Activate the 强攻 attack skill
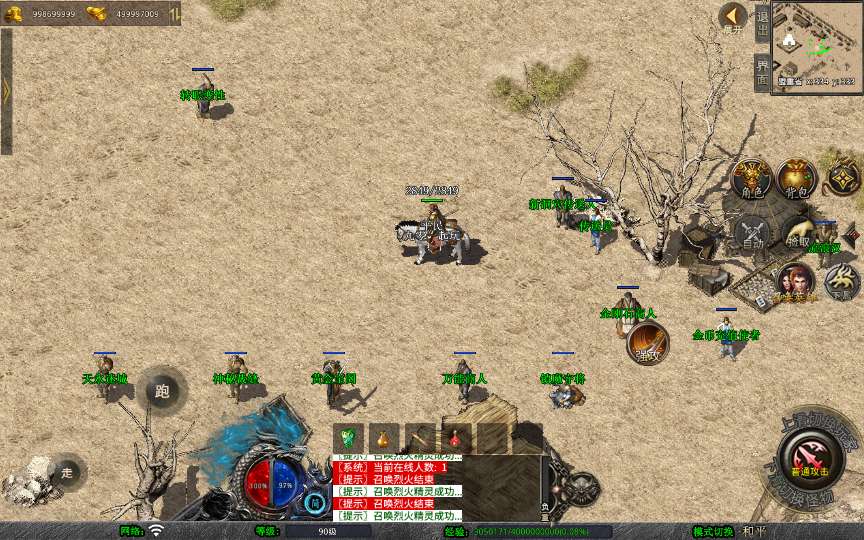Image resolution: width=864 pixels, height=540 pixels. coord(648,344)
